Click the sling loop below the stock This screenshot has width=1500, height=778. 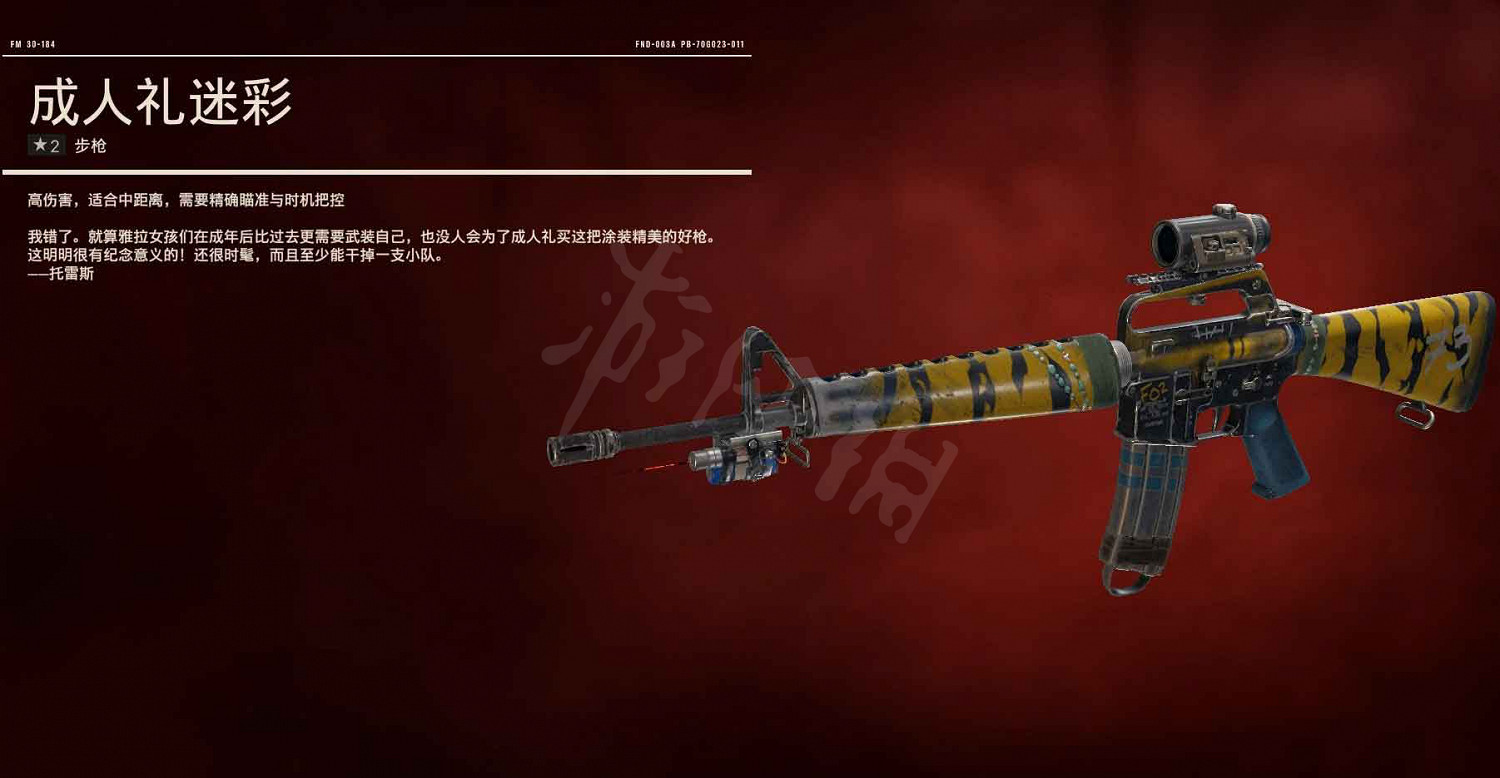click(x=1415, y=415)
